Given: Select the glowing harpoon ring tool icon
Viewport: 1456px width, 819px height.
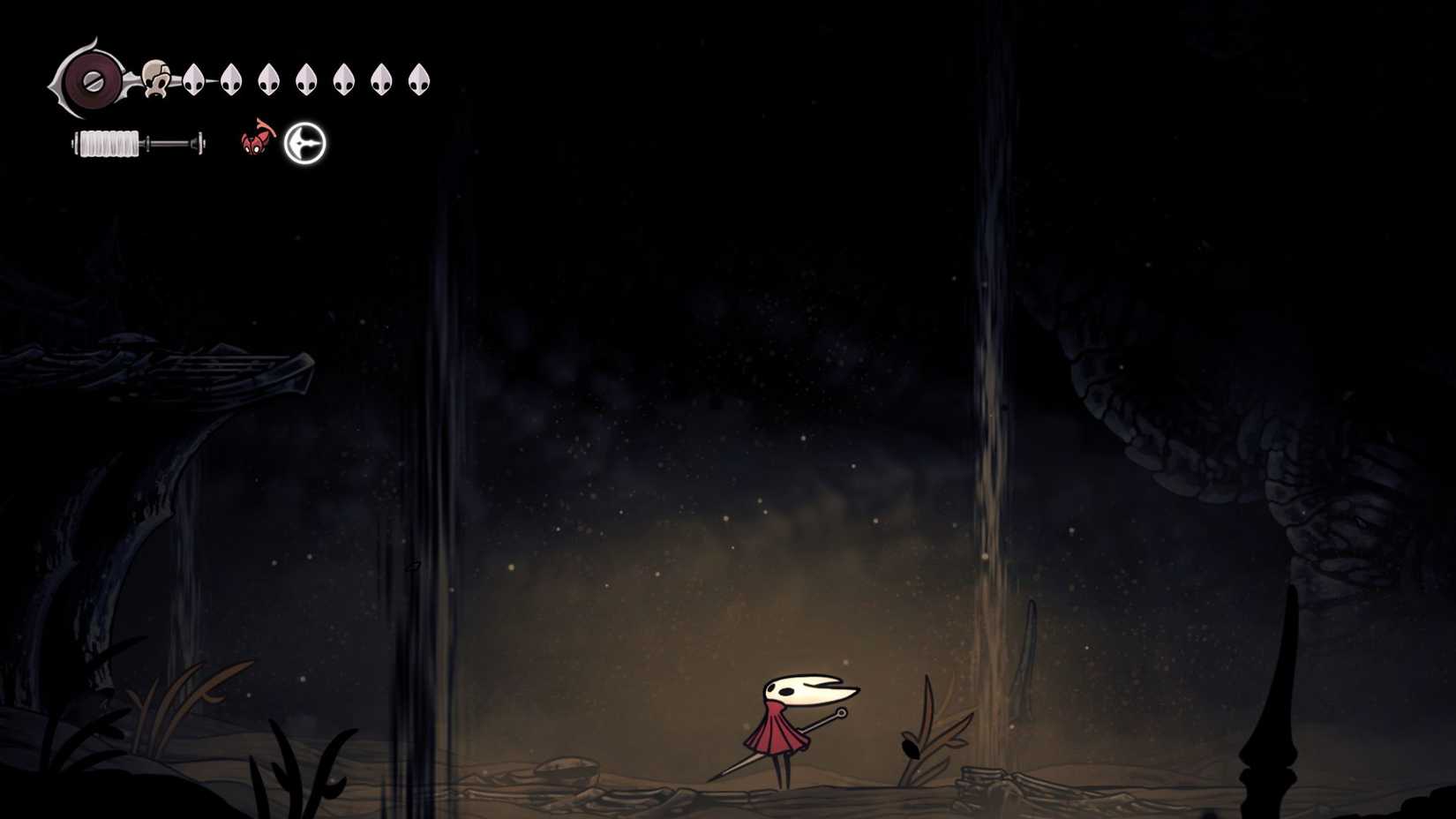Looking at the screenshot, I should (304, 142).
